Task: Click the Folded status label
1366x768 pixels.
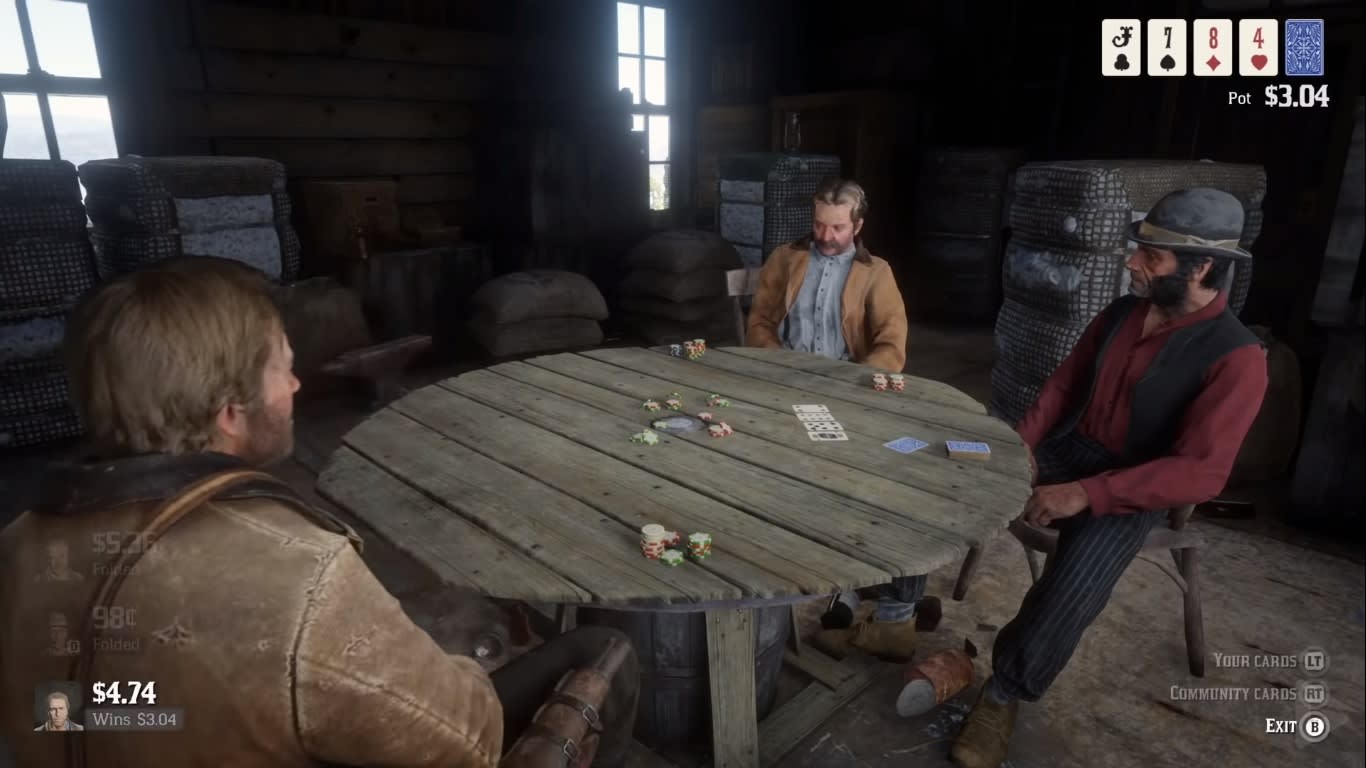Action: (x=118, y=644)
